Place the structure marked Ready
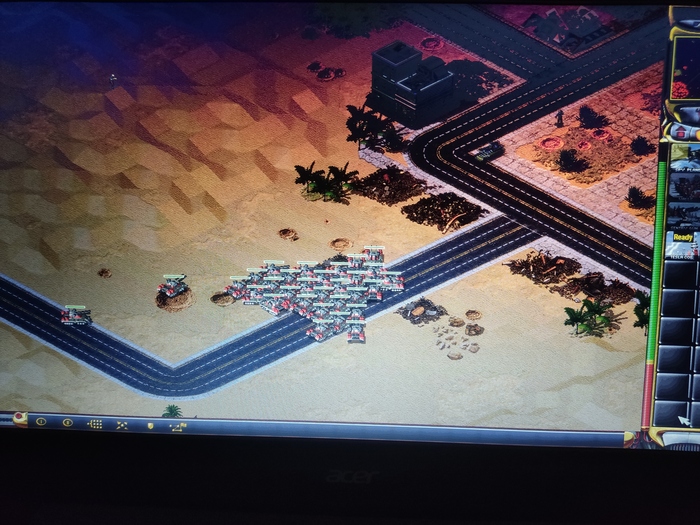Screen dimensions: 700x525 click(683, 242)
